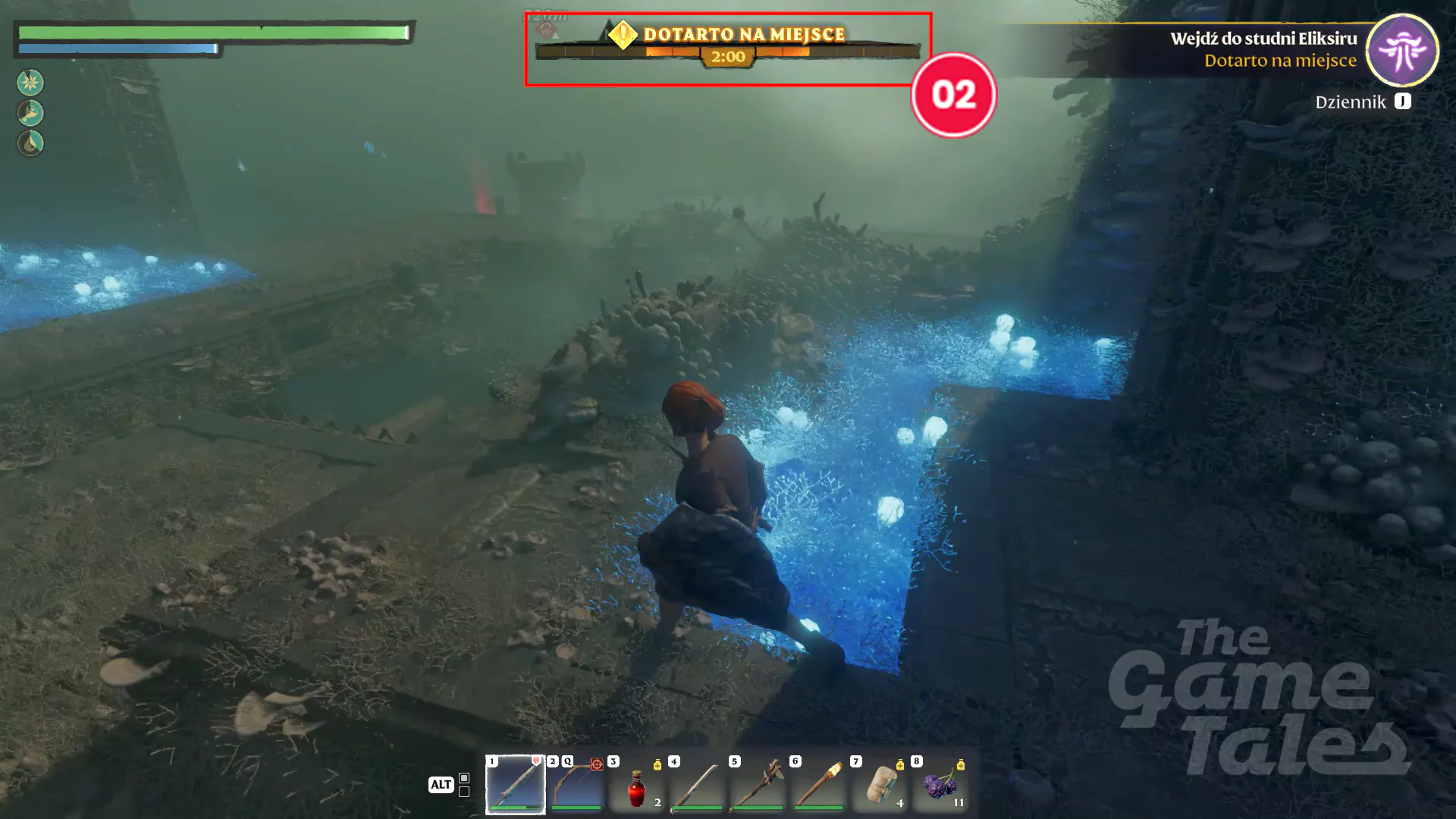Select the quest title Wejdź do studni Eliksiru
This screenshot has height=819, width=1456.
click(1265, 39)
